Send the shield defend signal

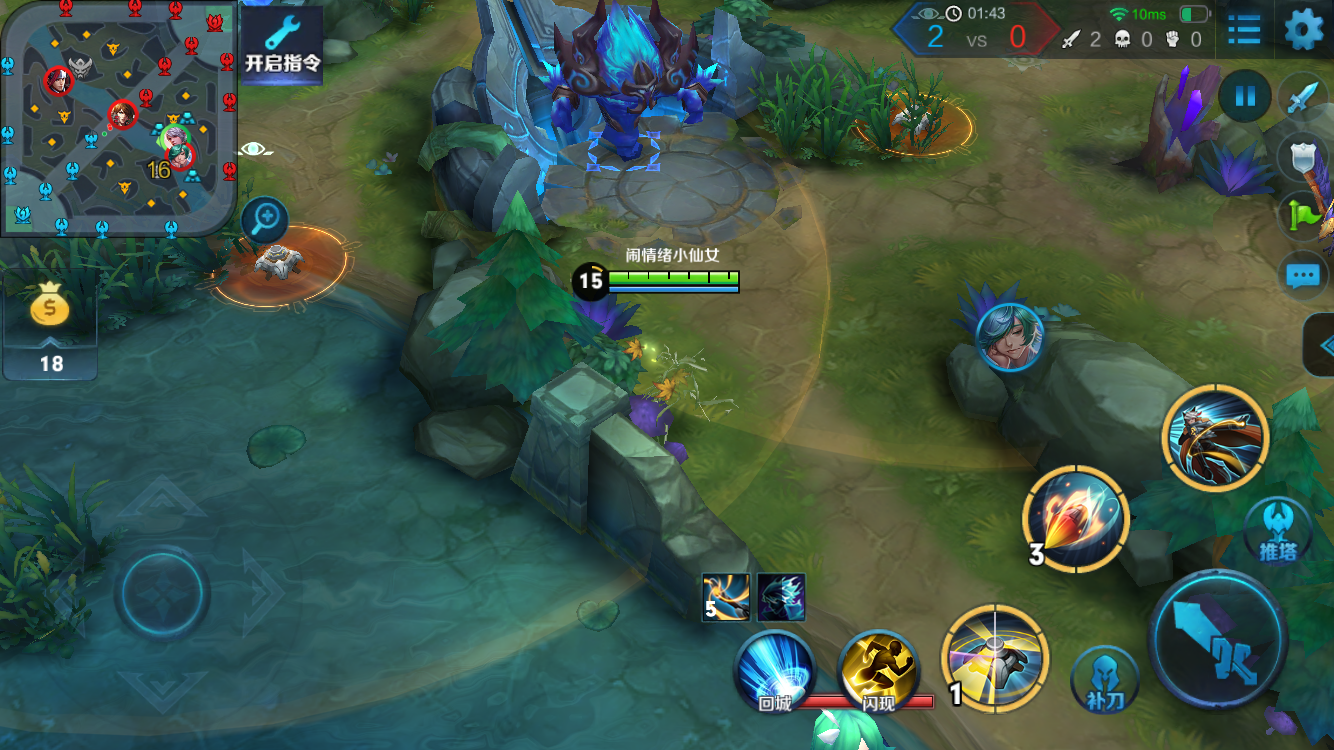point(1302,156)
